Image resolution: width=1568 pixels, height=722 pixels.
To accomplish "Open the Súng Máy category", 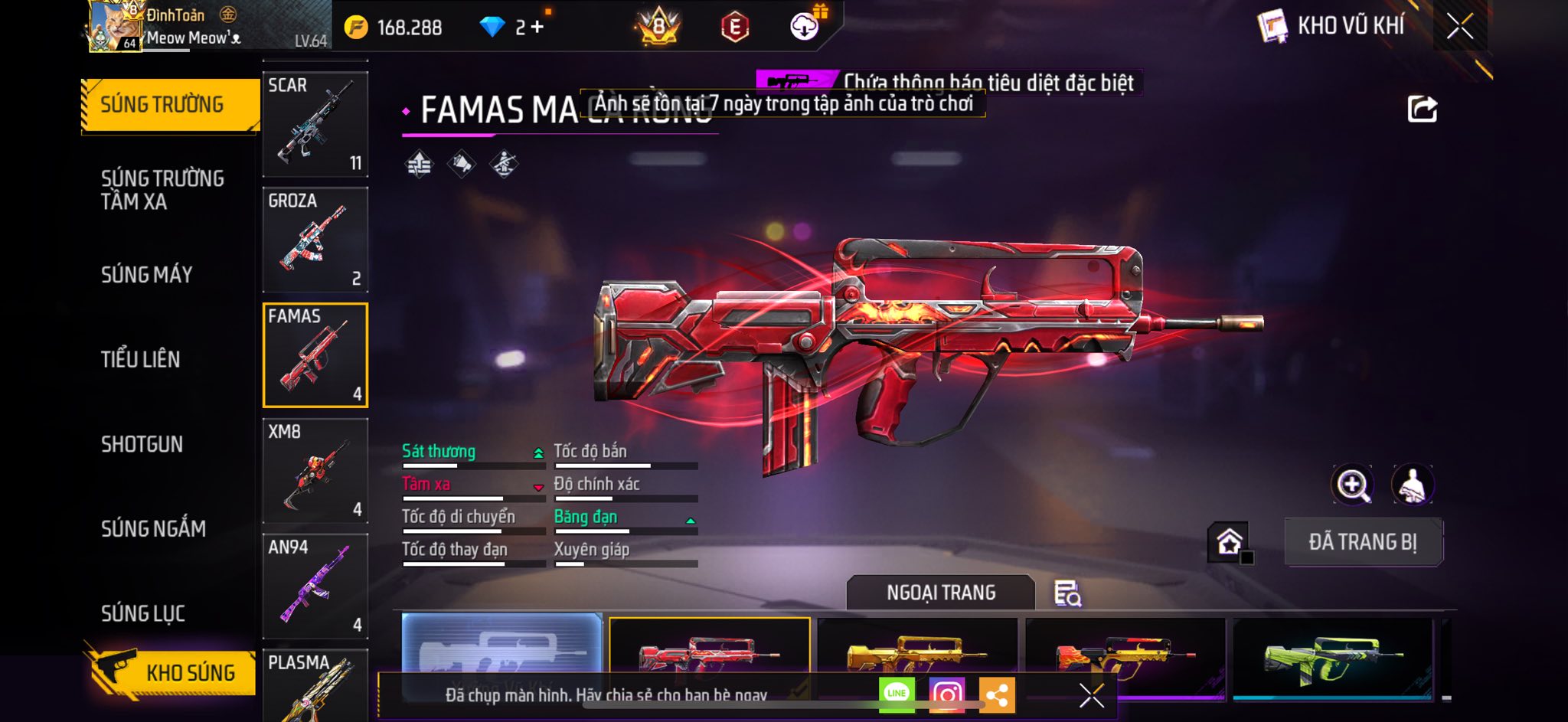I will pos(147,275).
